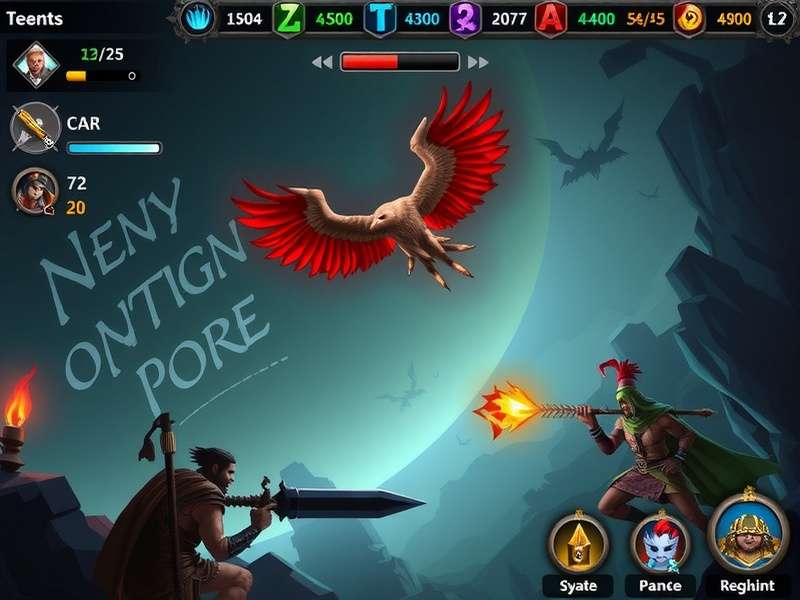Select the blue T resource icon
This screenshot has height=600, width=800.
click(x=380, y=19)
